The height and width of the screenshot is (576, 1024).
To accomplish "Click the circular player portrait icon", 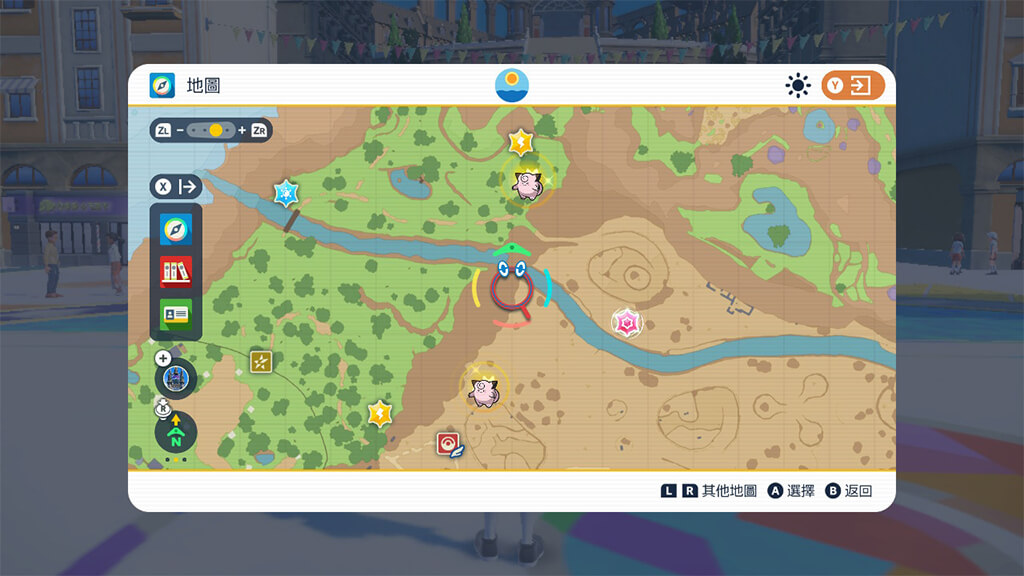I will tap(176, 379).
